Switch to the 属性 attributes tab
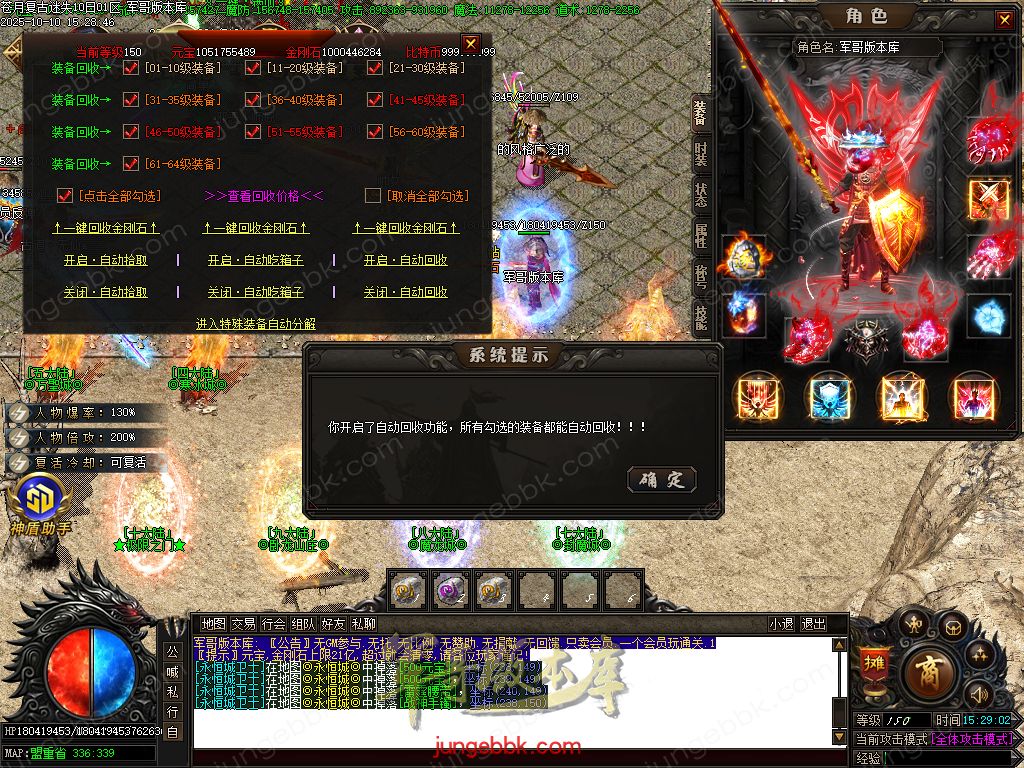The width and height of the screenshot is (1024, 768). click(701, 236)
